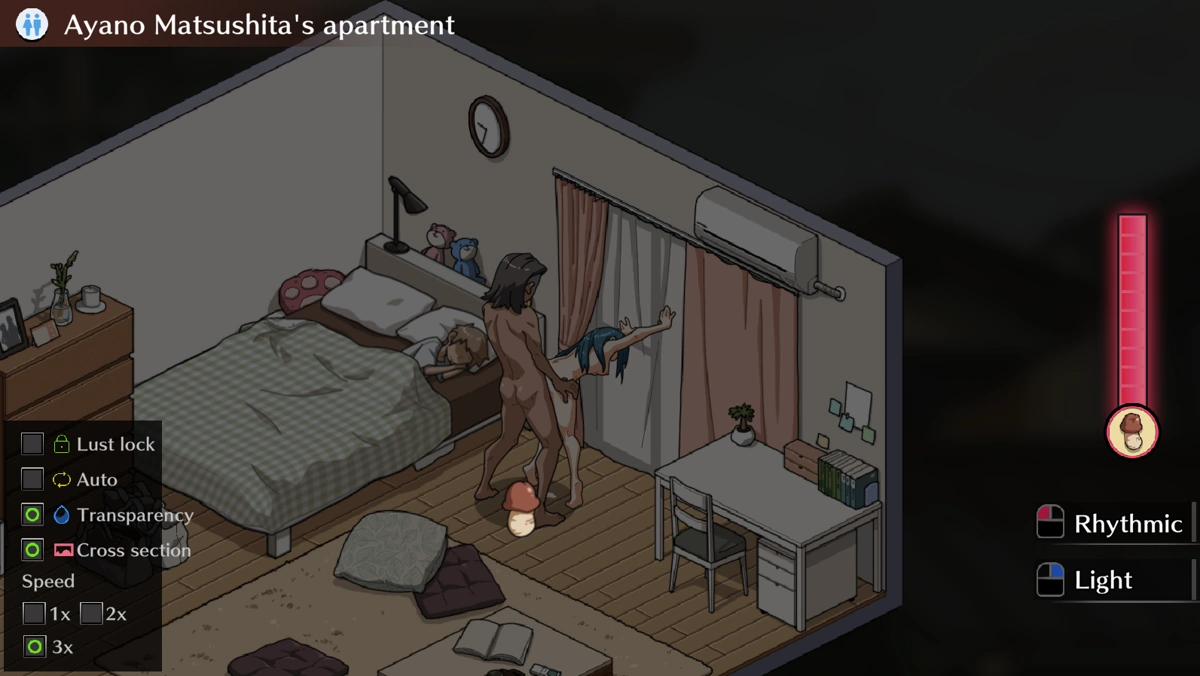Set speed to 1x
This screenshot has height=676, width=1200.
[34, 613]
